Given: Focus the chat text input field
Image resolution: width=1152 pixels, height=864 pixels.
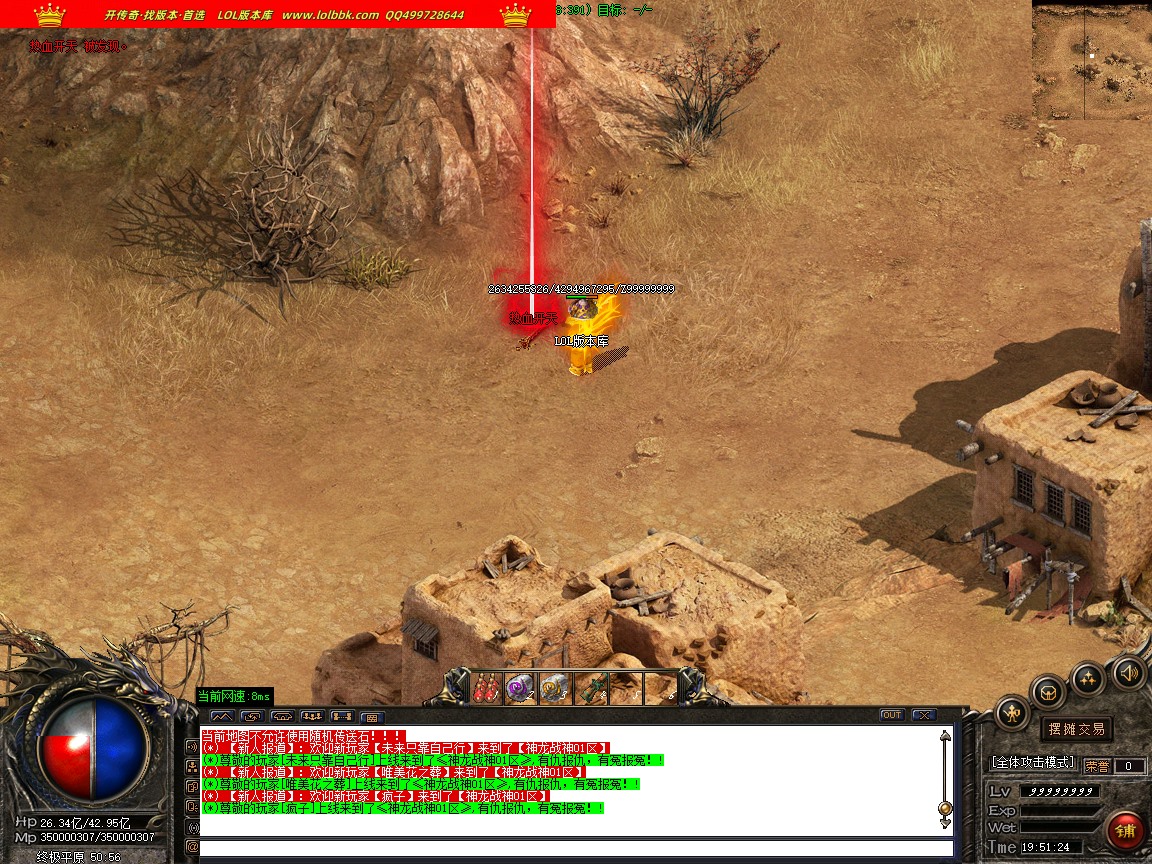Looking at the screenshot, I should coord(575,848).
